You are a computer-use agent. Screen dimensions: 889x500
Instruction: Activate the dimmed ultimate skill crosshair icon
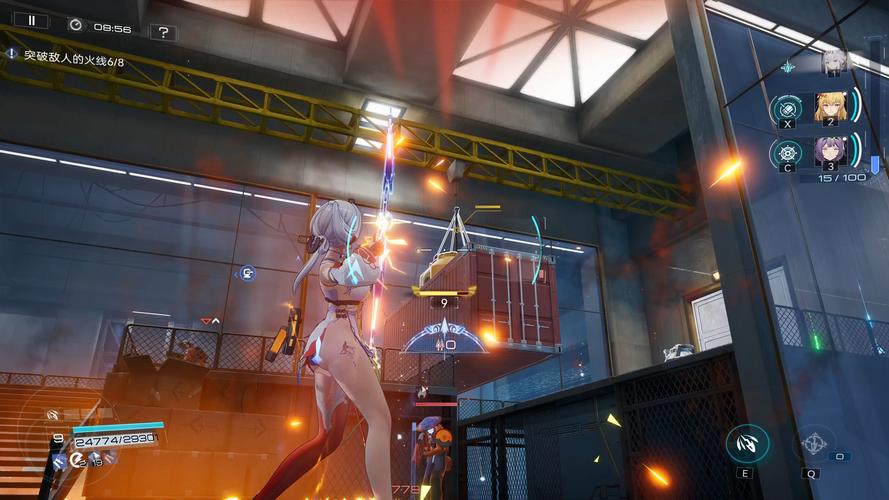[x=814, y=444]
